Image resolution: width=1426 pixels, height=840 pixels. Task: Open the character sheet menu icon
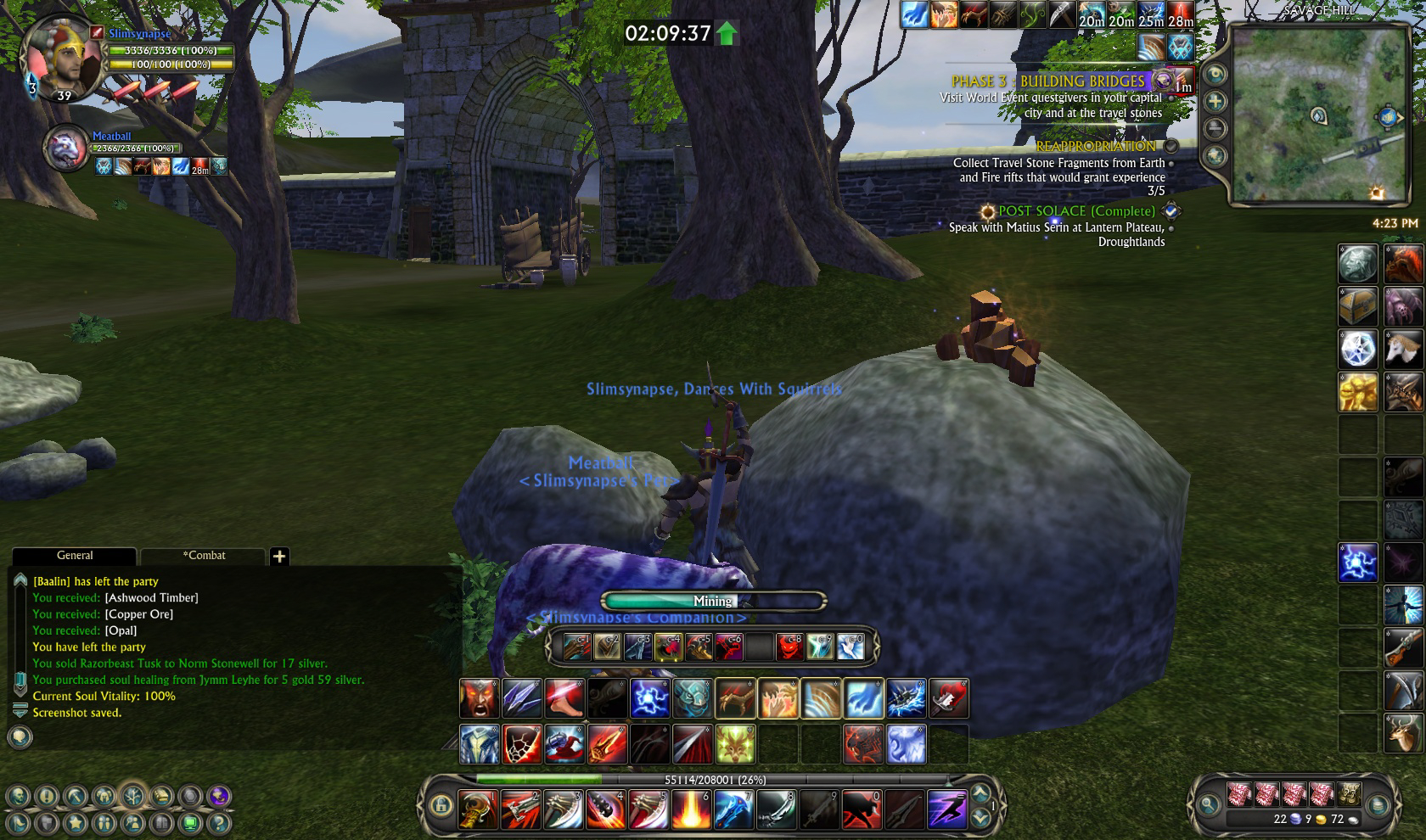coord(19,797)
